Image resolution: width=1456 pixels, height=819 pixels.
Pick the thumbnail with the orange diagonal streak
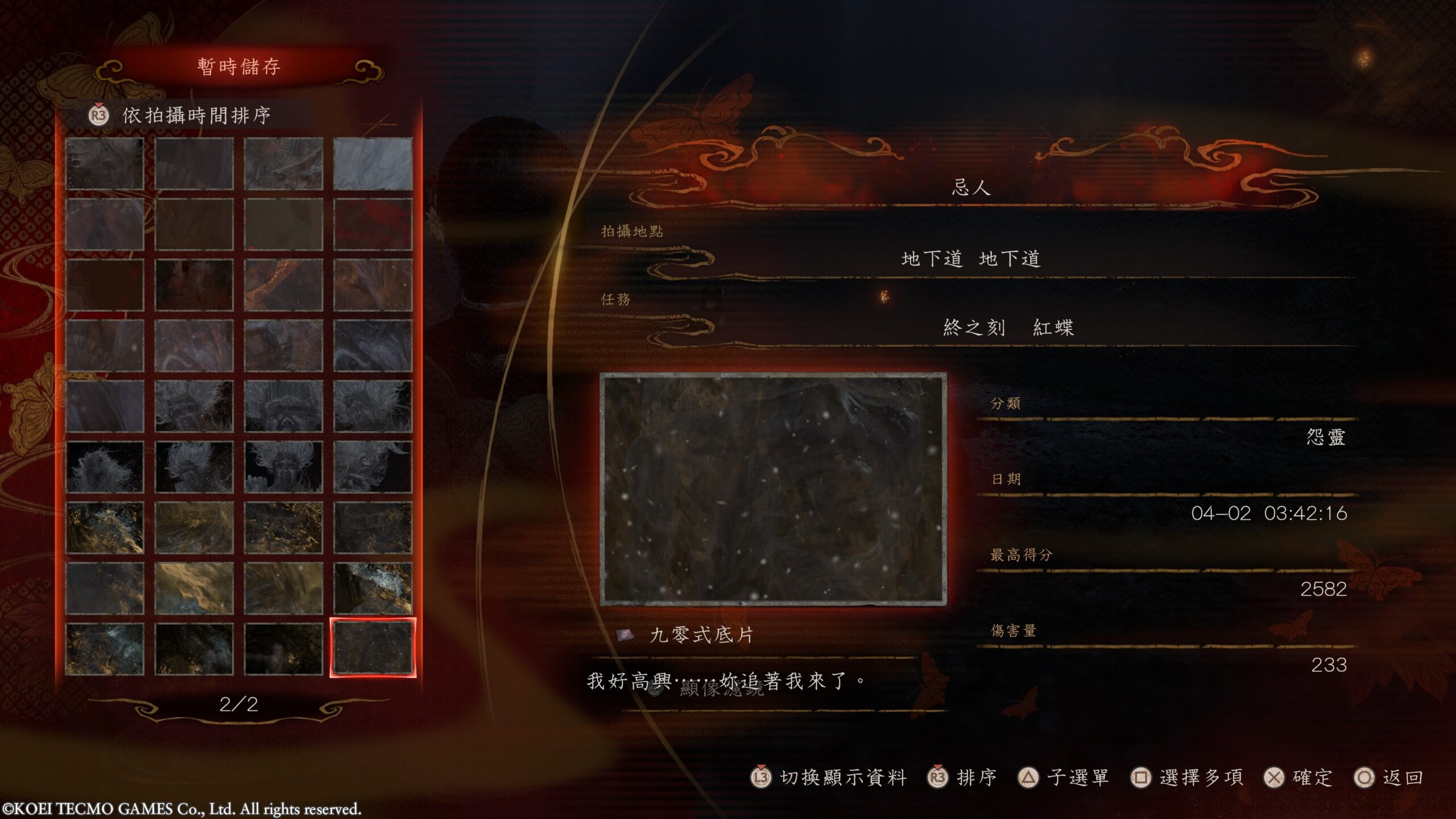click(x=283, y=285)
